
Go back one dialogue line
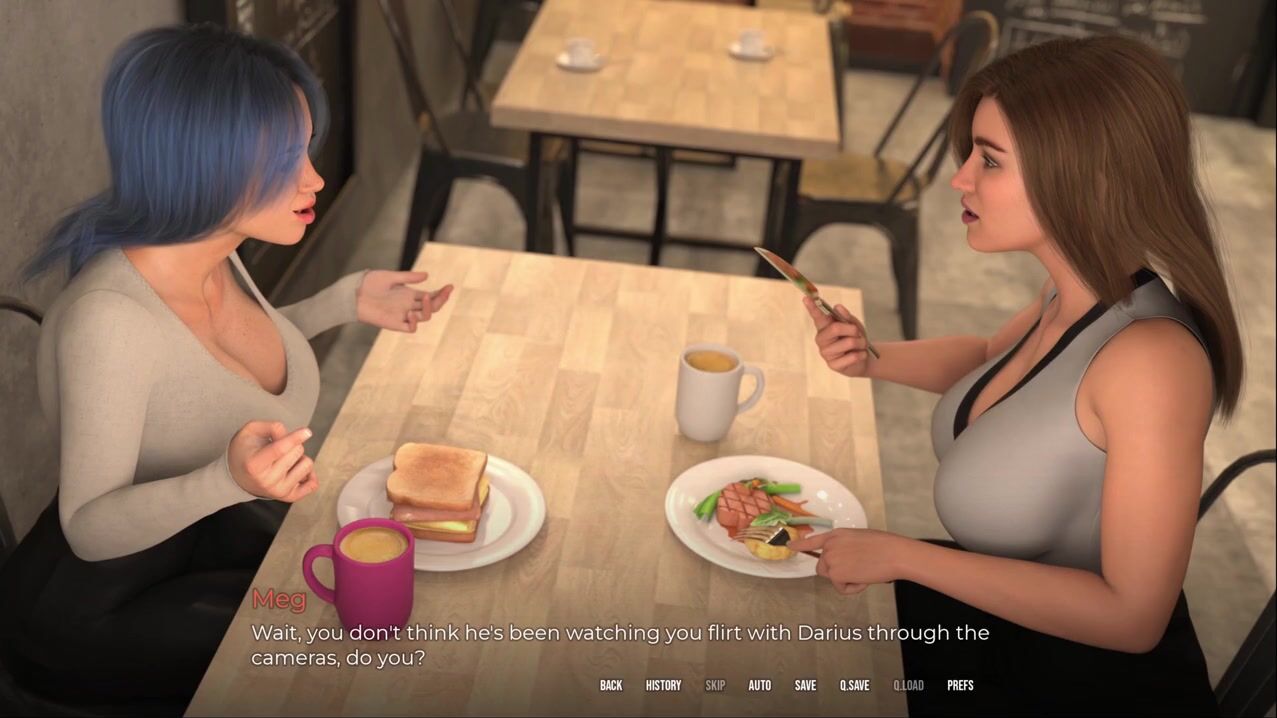pyautogui.click(x=611, y=685)
